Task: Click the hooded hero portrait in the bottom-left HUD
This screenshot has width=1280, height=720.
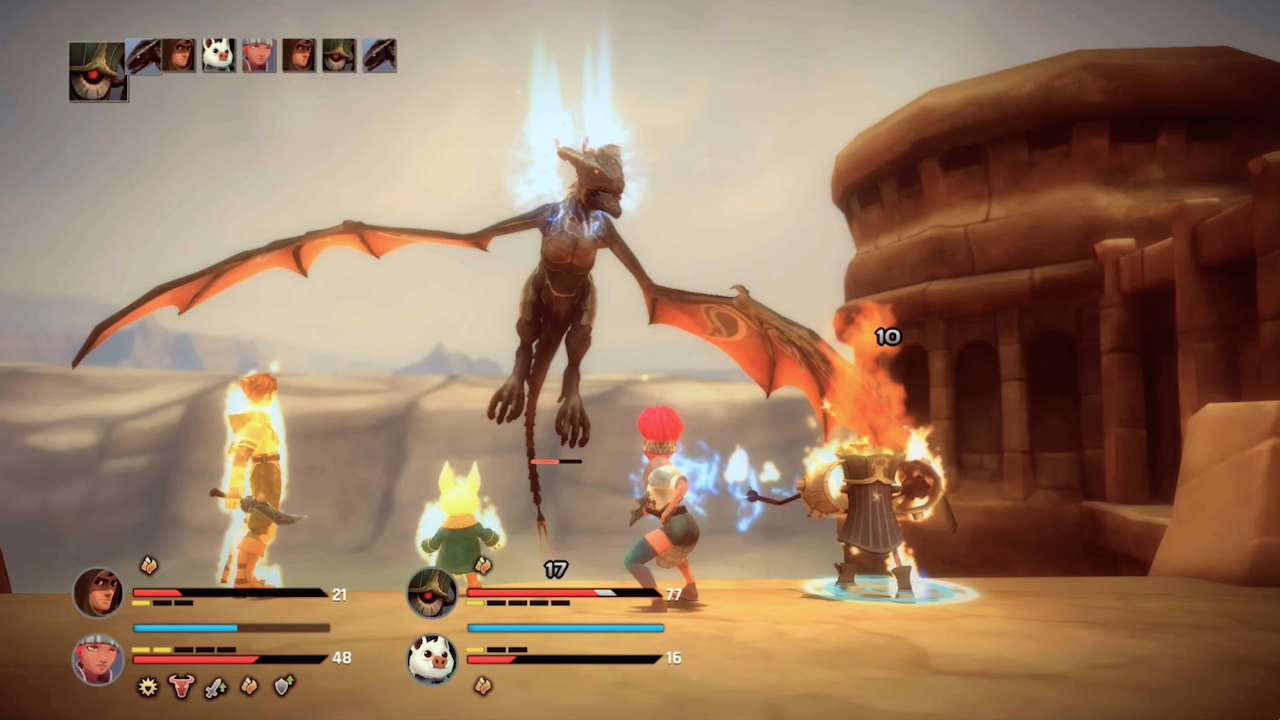Action: tap(97, 593)
